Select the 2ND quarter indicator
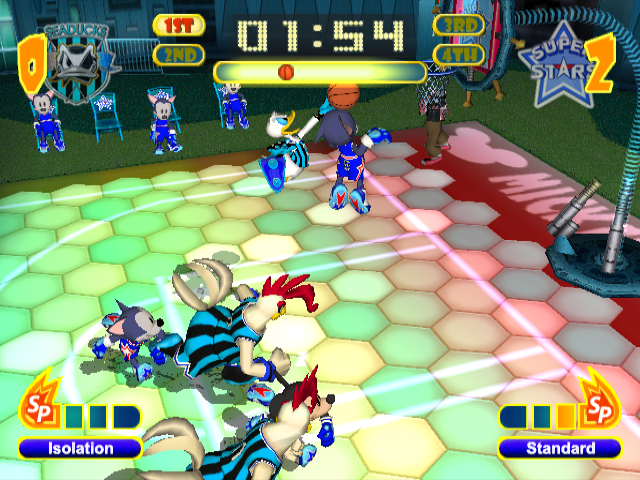This screenshot has height=480, width=640. click(179, 55)
